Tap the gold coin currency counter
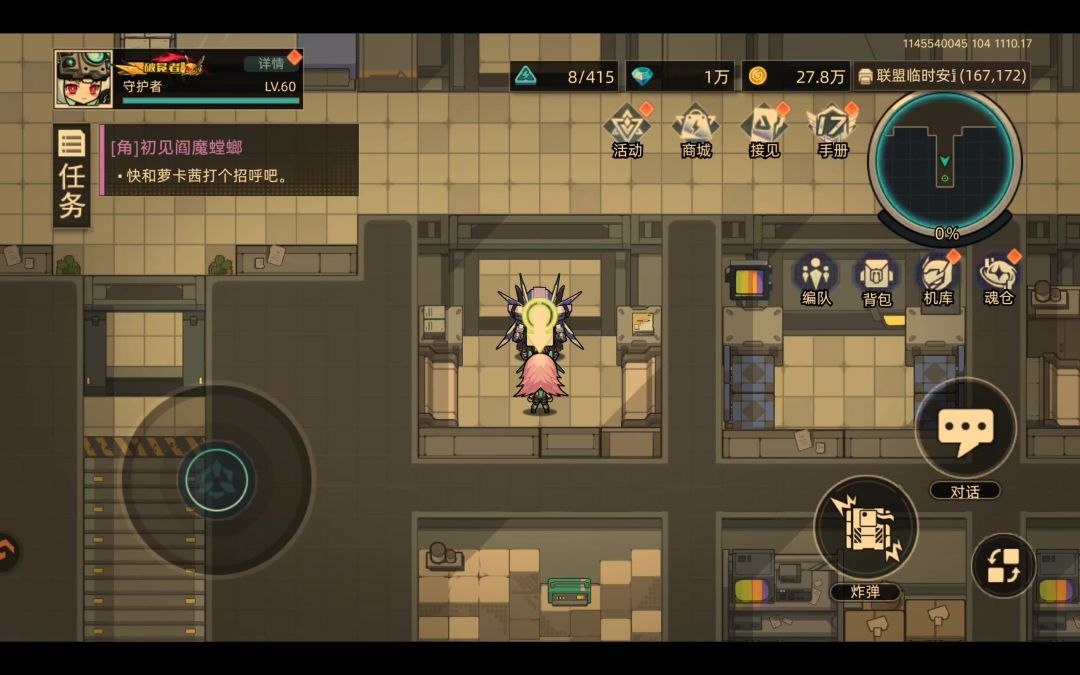 (x=797, y=77)
